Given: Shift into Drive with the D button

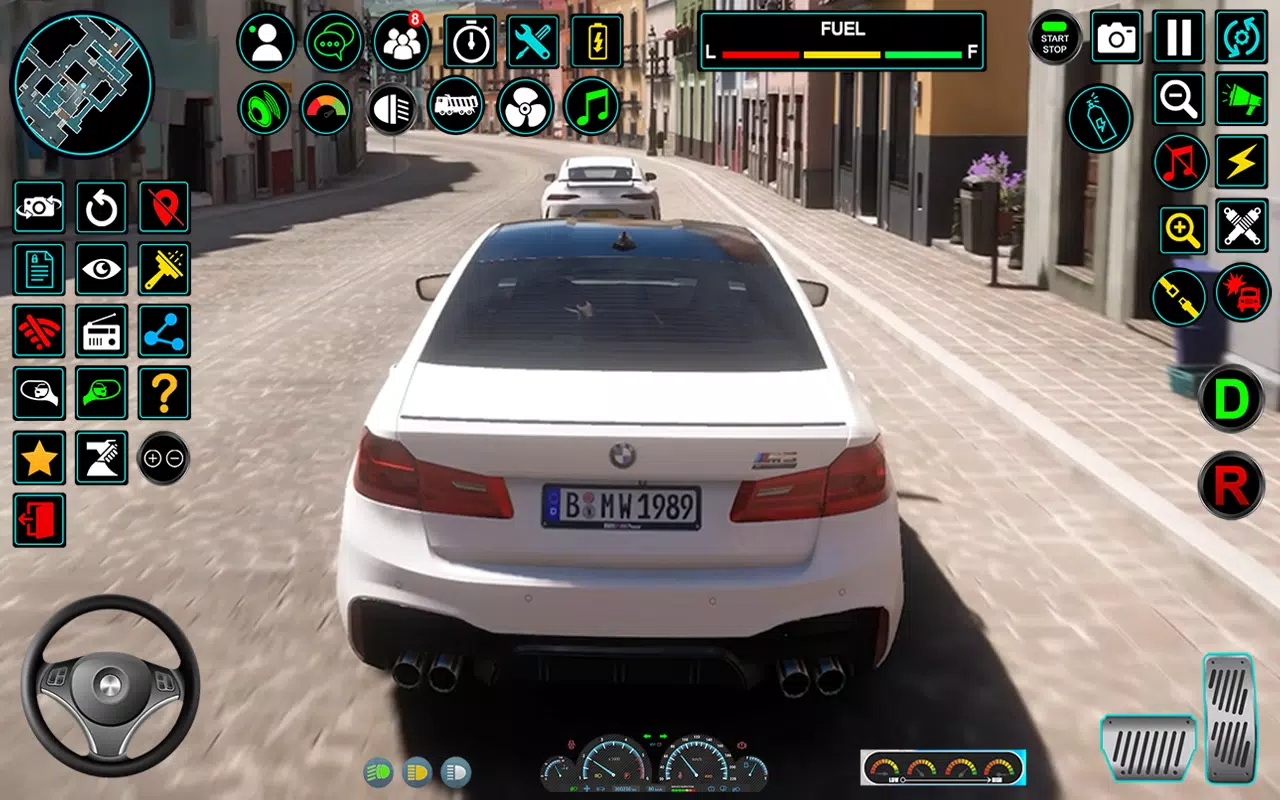Looking at the screenshot, I should click(x=1230, y=400).
